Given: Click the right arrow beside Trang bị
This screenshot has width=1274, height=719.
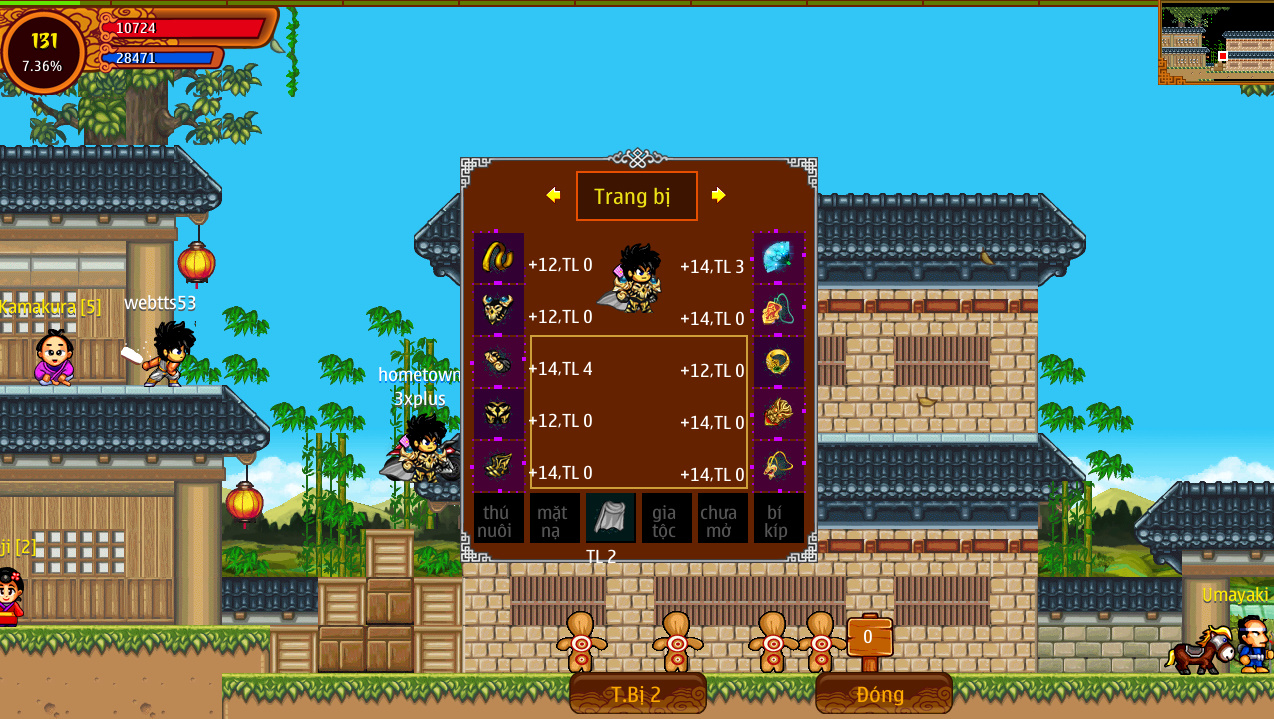Looking at the screenshot, I should point(718,195).
